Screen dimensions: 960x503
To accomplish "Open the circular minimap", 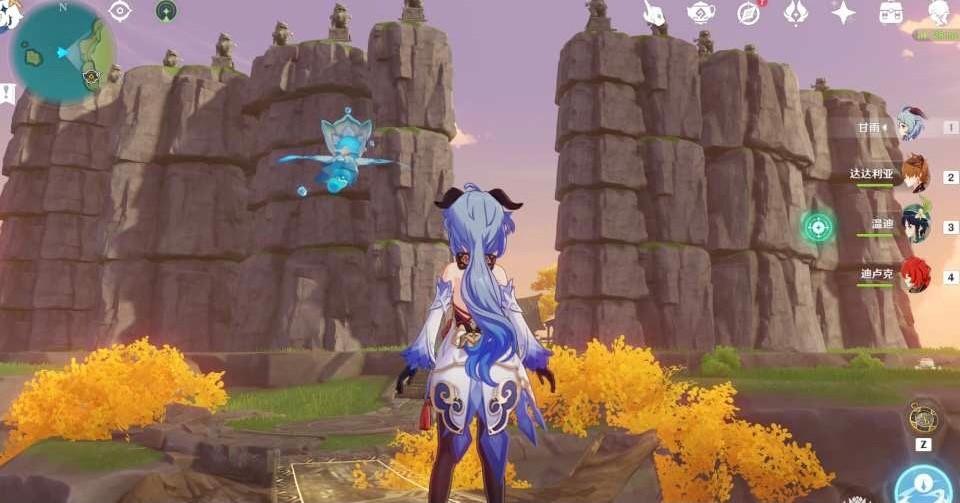I will [60, 50].
